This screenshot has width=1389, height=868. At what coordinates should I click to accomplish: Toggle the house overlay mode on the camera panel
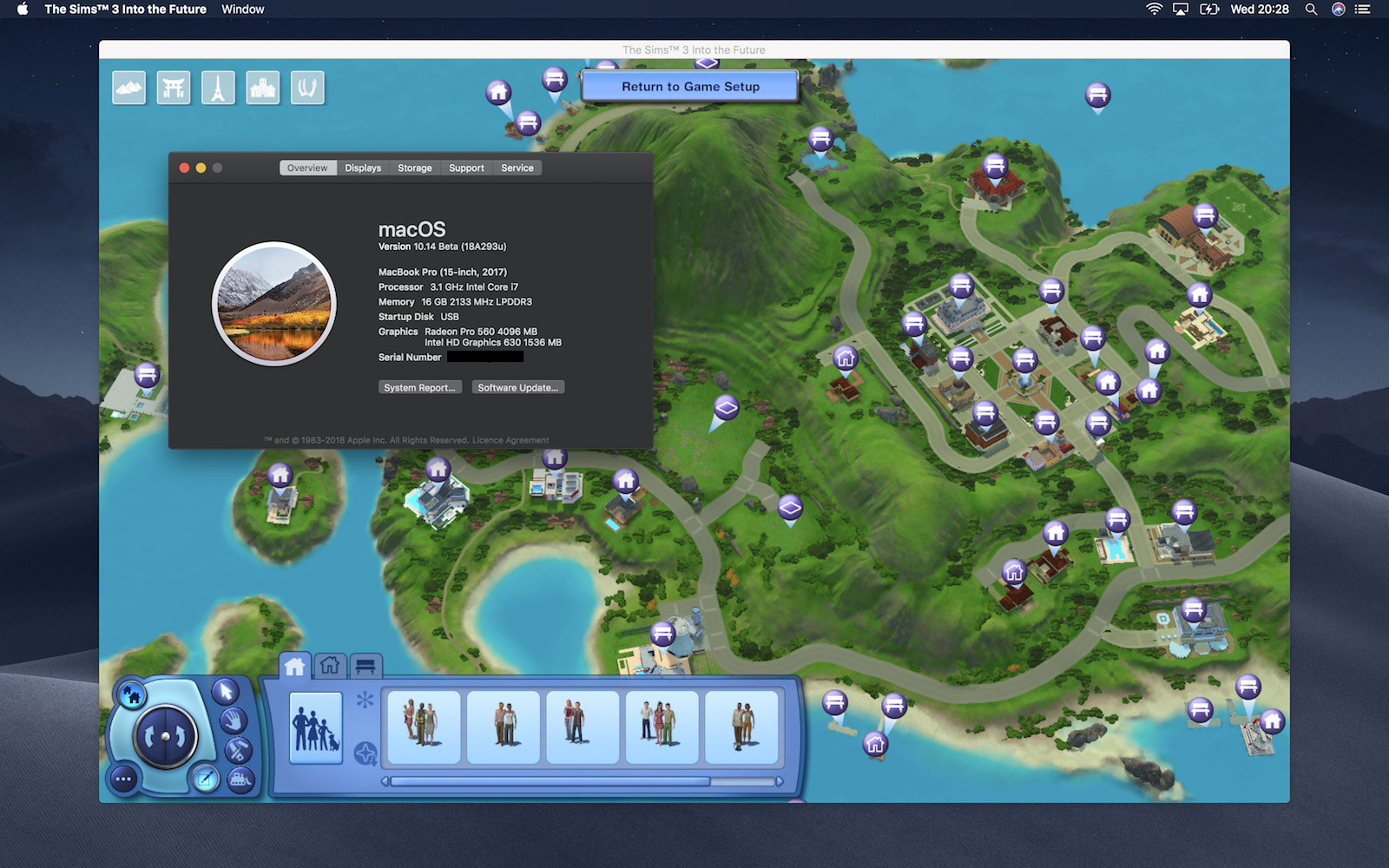coord(132,694)
